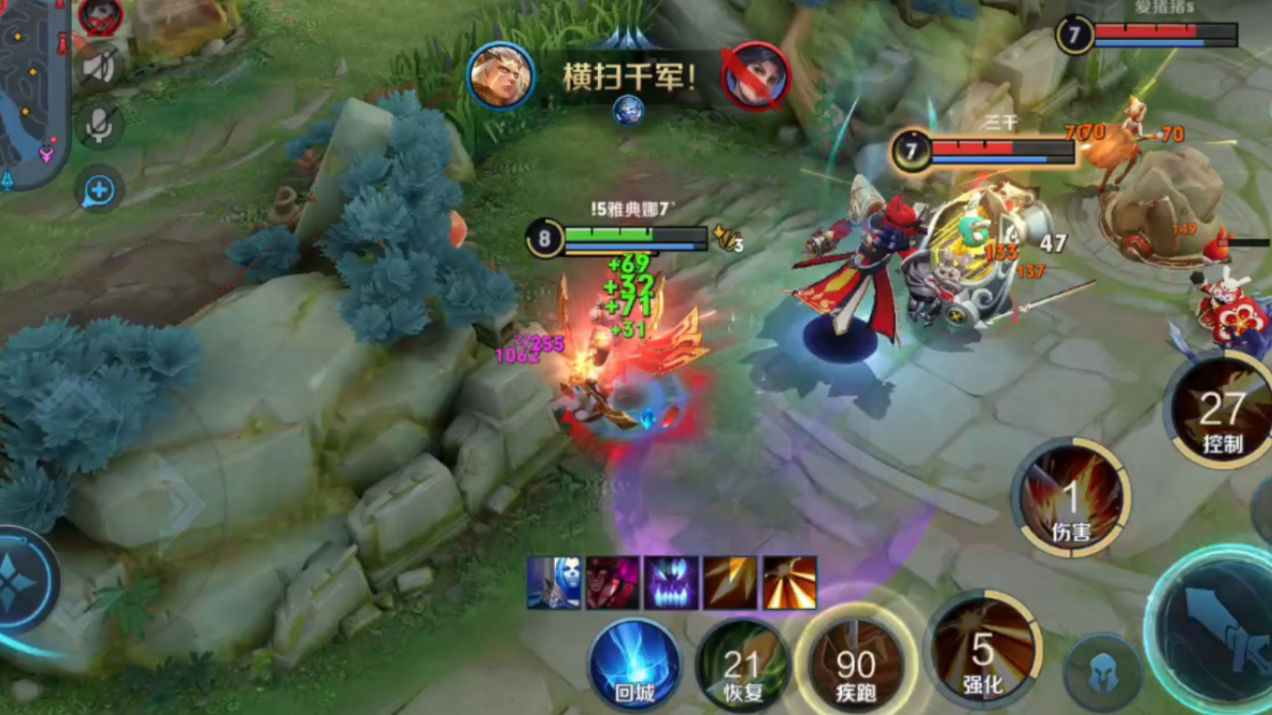Select the helmet hero-target button
This screenshot has width=1272, height=715.
click(x=1101, y=673)
